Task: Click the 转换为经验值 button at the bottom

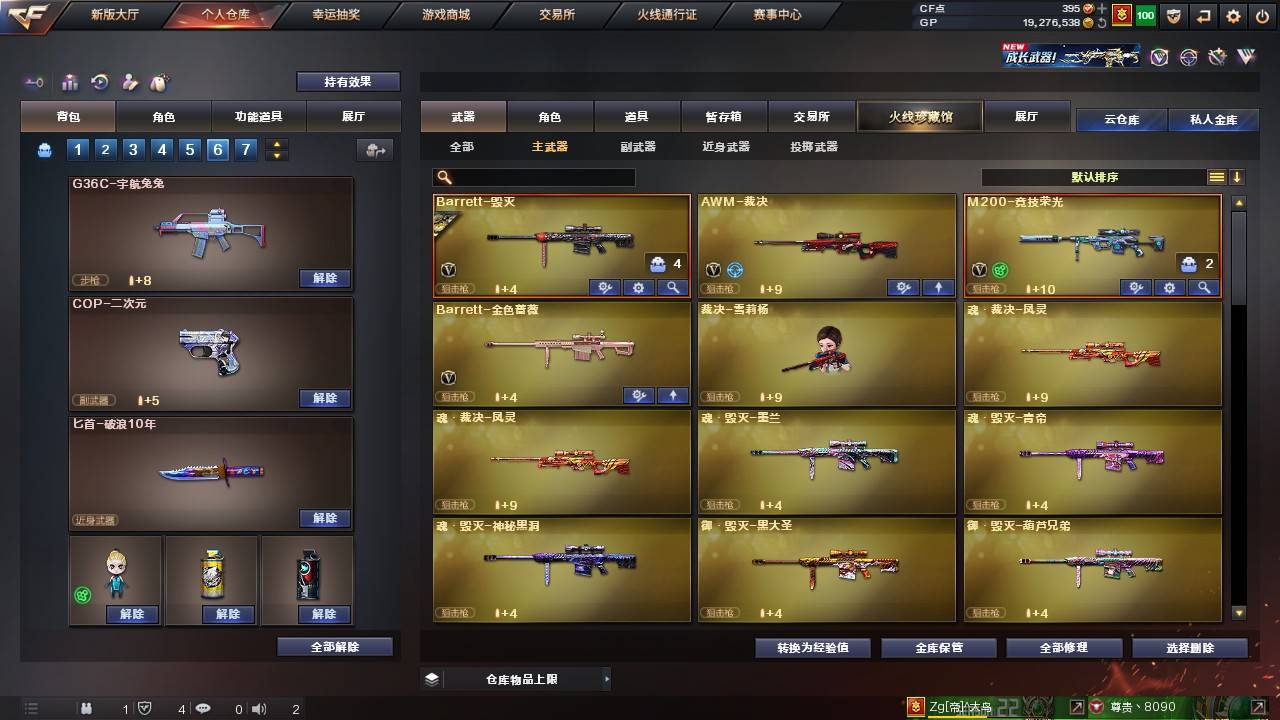Action: [x=811, y=647]
